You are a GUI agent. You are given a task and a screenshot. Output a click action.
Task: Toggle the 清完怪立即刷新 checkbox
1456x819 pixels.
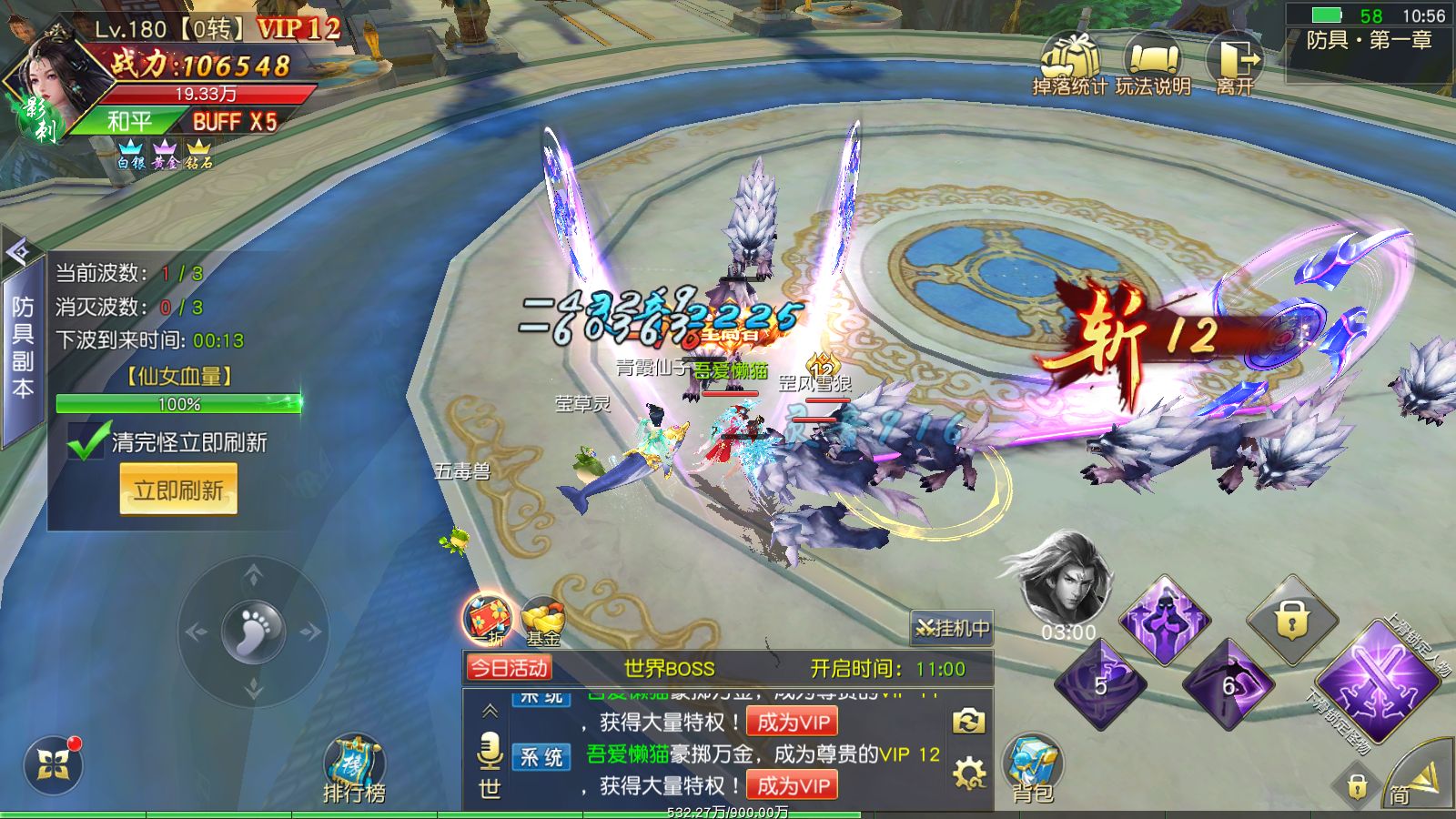(87, 441)
